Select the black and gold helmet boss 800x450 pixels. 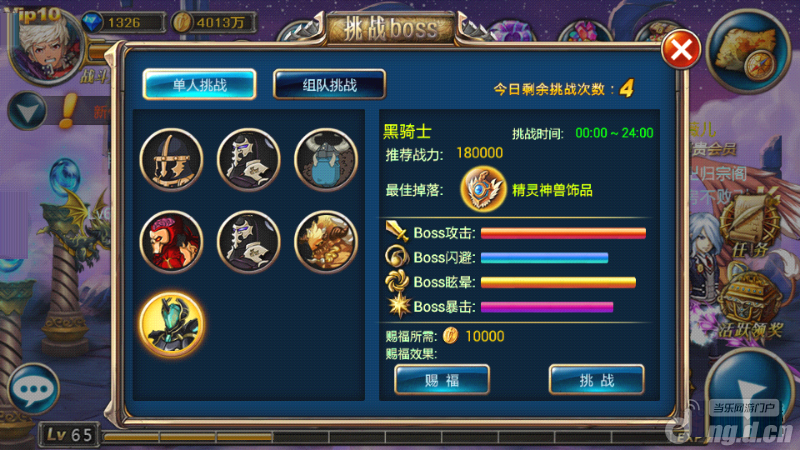(x=172, y=160)
